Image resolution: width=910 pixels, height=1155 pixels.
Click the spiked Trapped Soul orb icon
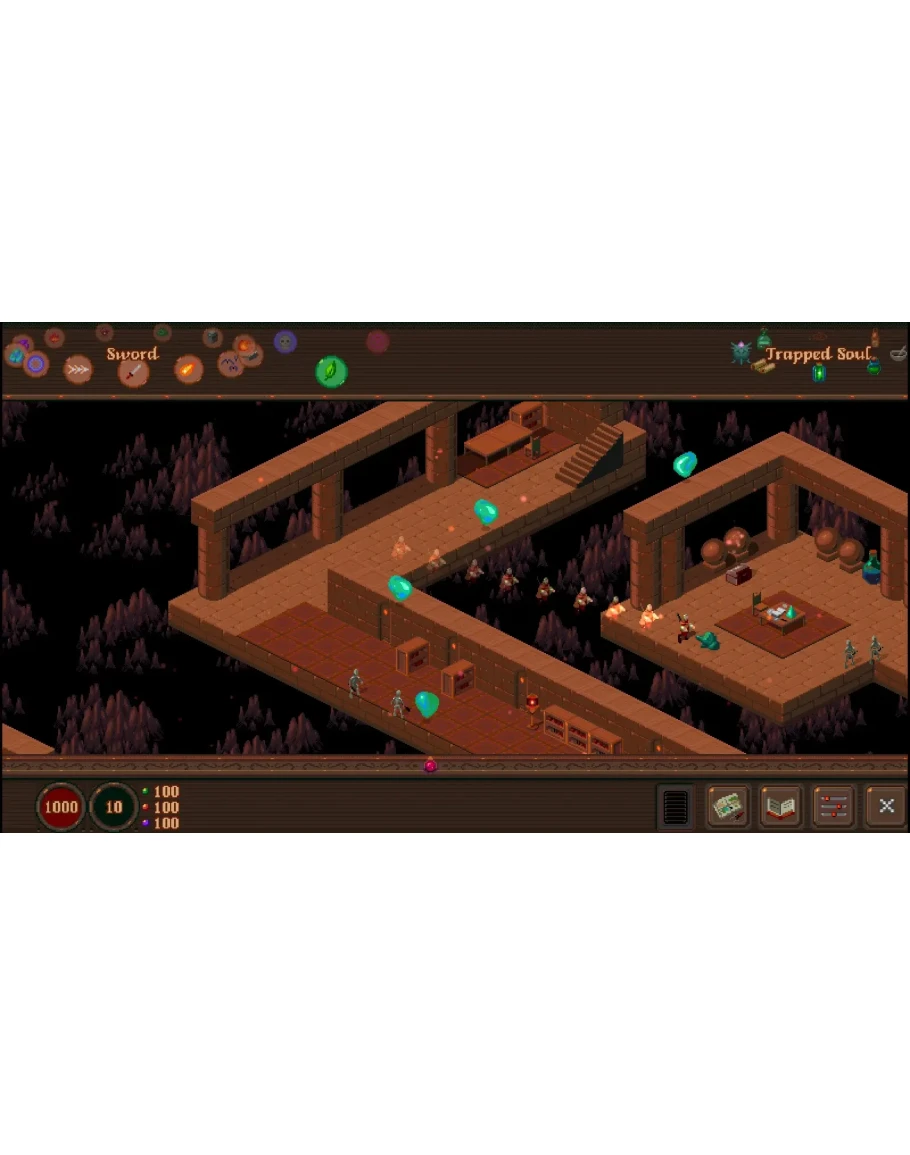pyautogui.click(x=741, y=351)
